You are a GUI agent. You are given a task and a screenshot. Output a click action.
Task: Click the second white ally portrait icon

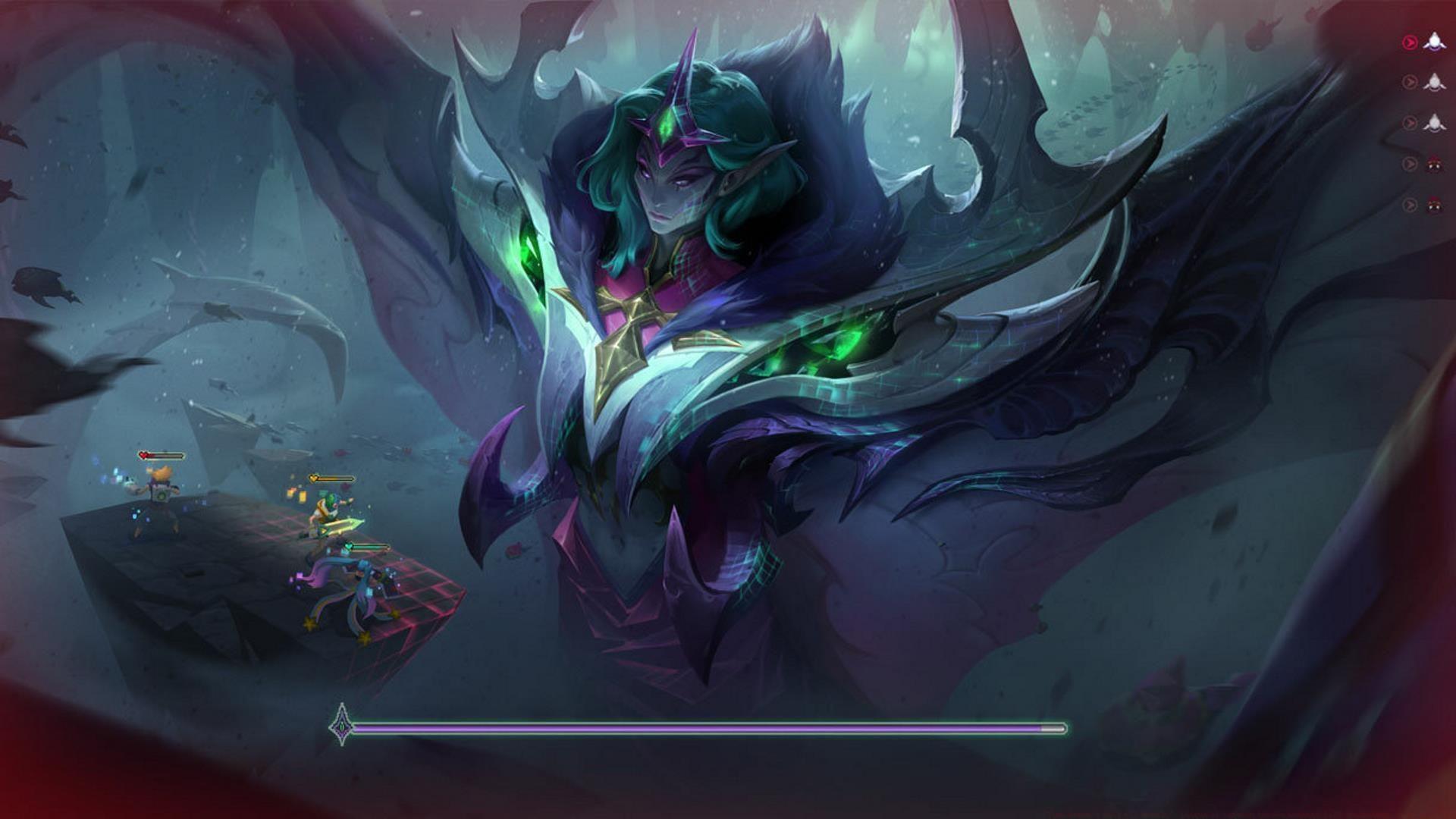[x=1436, y=82]
